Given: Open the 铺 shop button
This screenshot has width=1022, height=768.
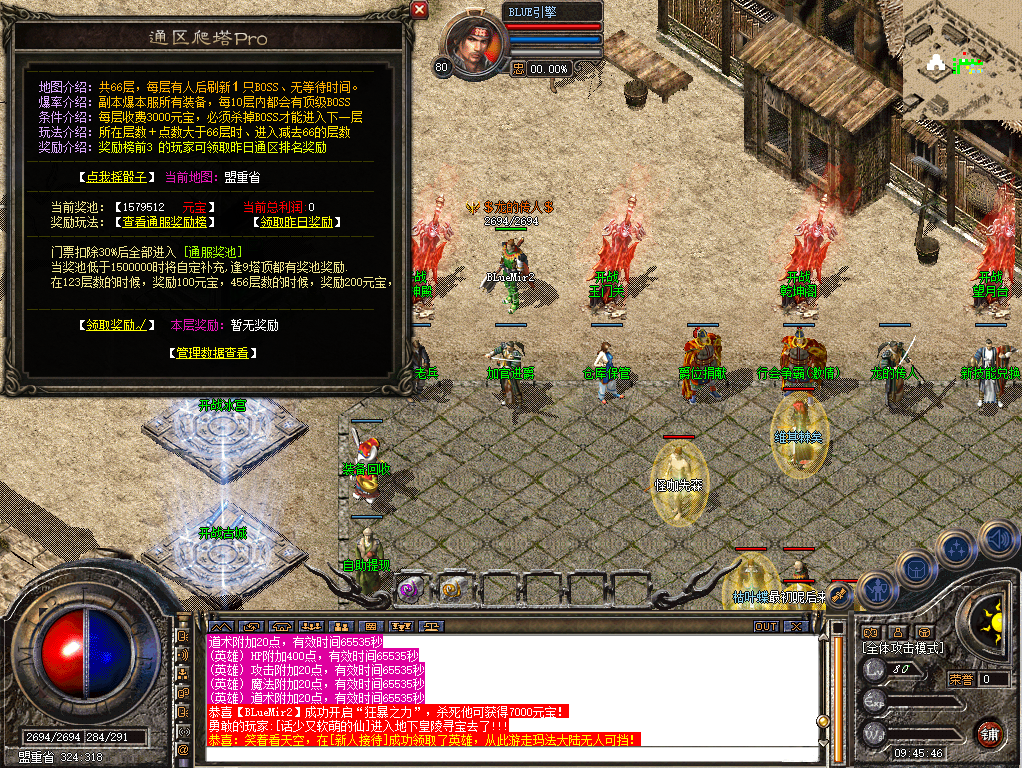Looking at the screenshot, I should pos(989,732).
